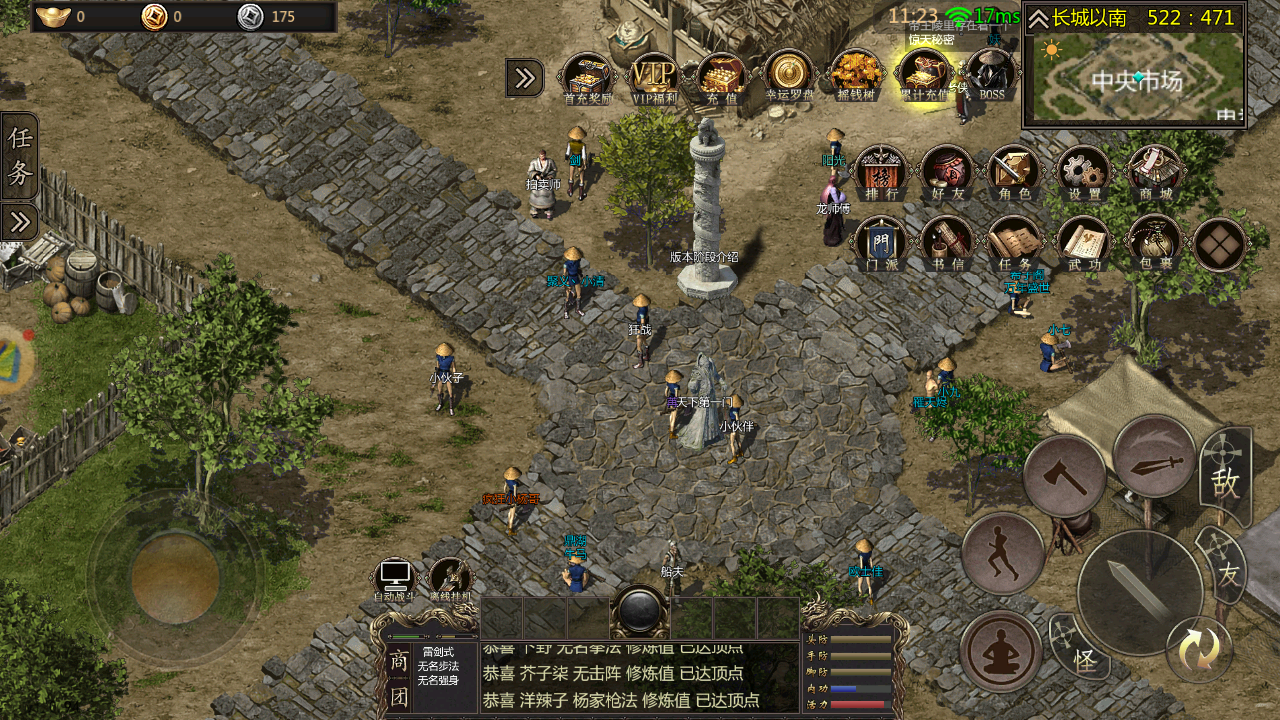Activate the meditation sitting figure skill
The height and width of the screenshot is (720, 1280).
pyautogui.click(x=1001, y=651)
